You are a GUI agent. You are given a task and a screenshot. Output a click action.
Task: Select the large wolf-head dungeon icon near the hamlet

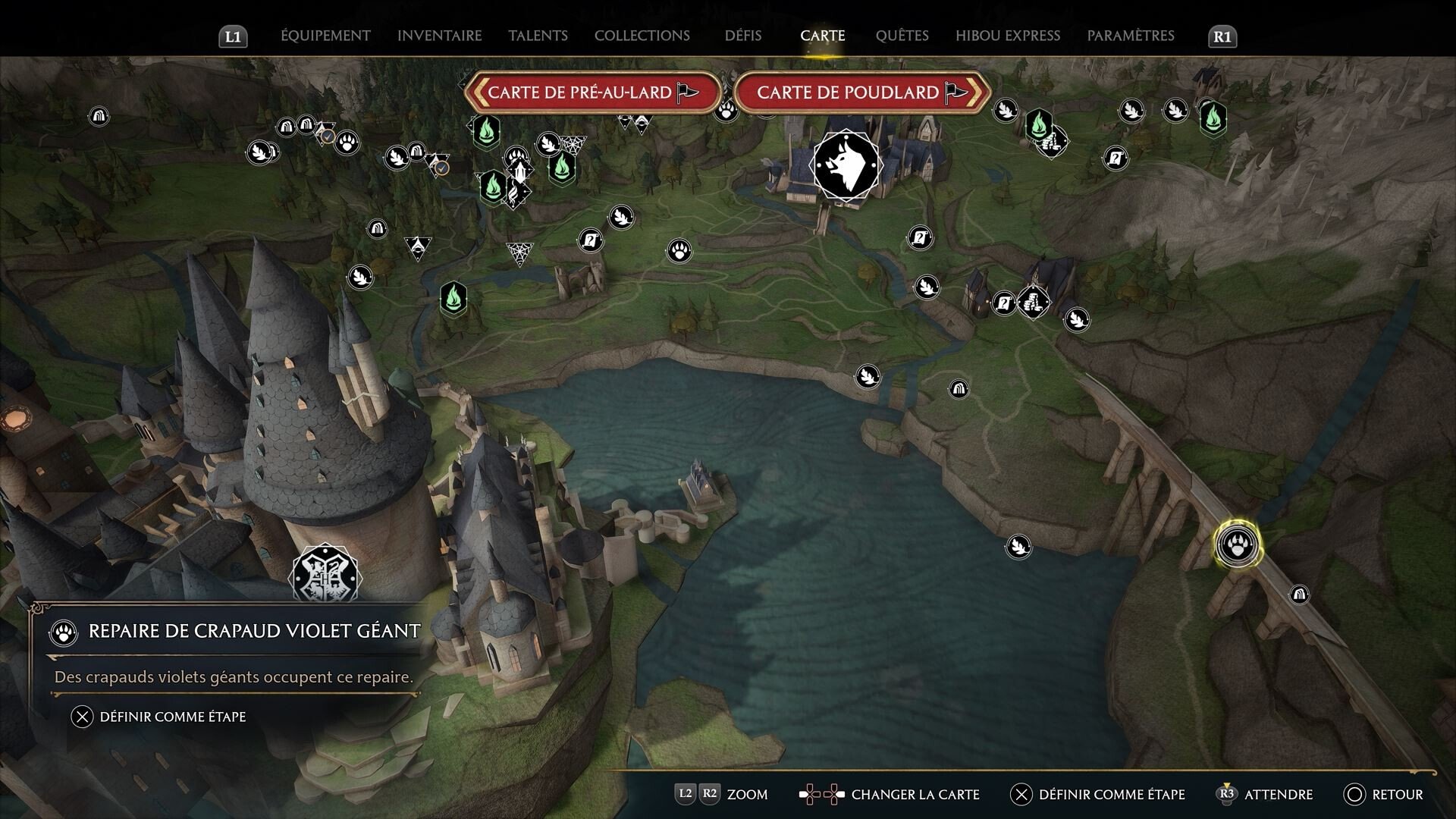pos(847,164)
